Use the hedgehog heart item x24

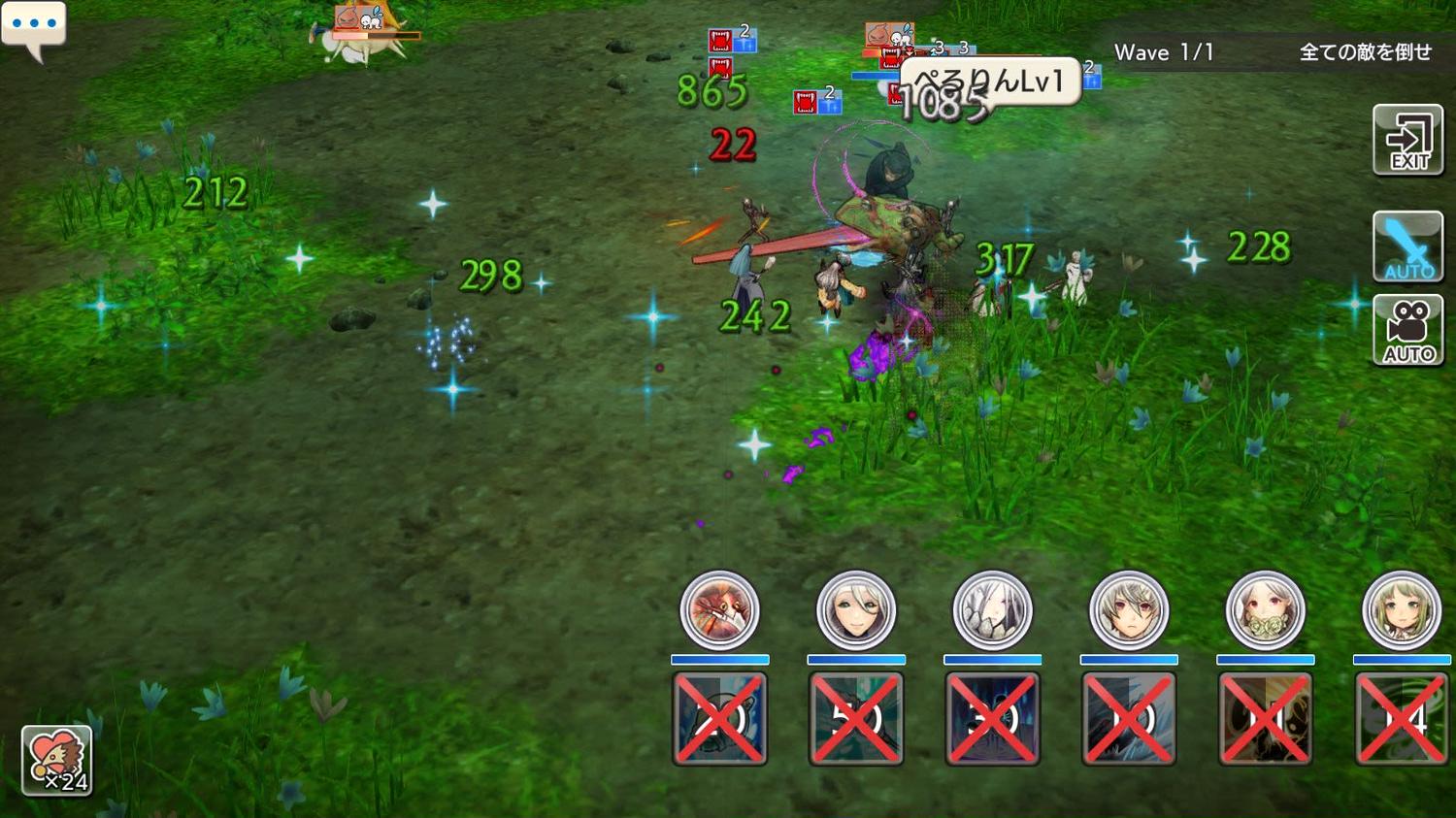tap(56, 761)
